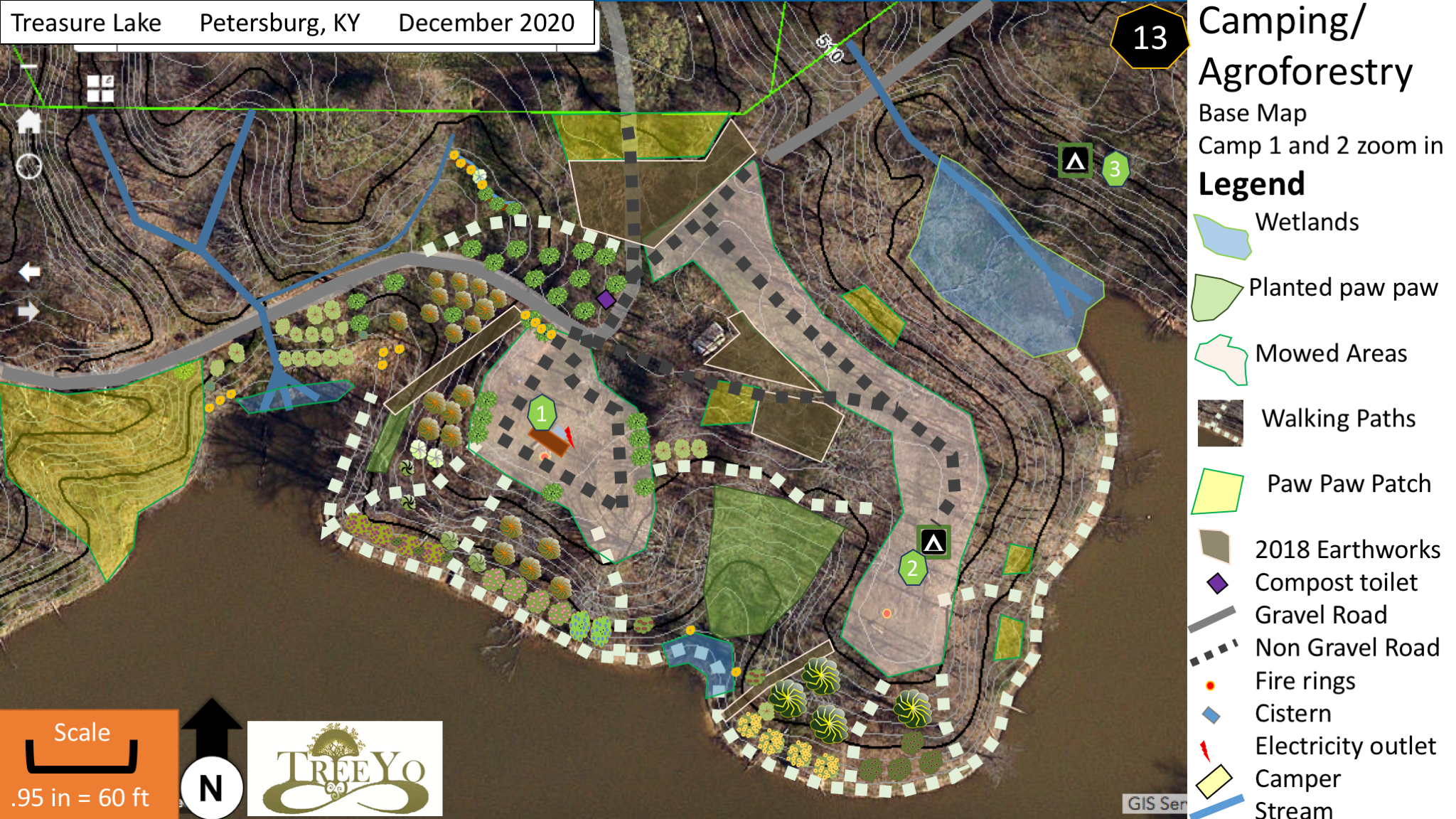The width and height of the screenshot is (1456, 819).
Task: Select the Wetlands legend entry
Action: point(1307,222)
